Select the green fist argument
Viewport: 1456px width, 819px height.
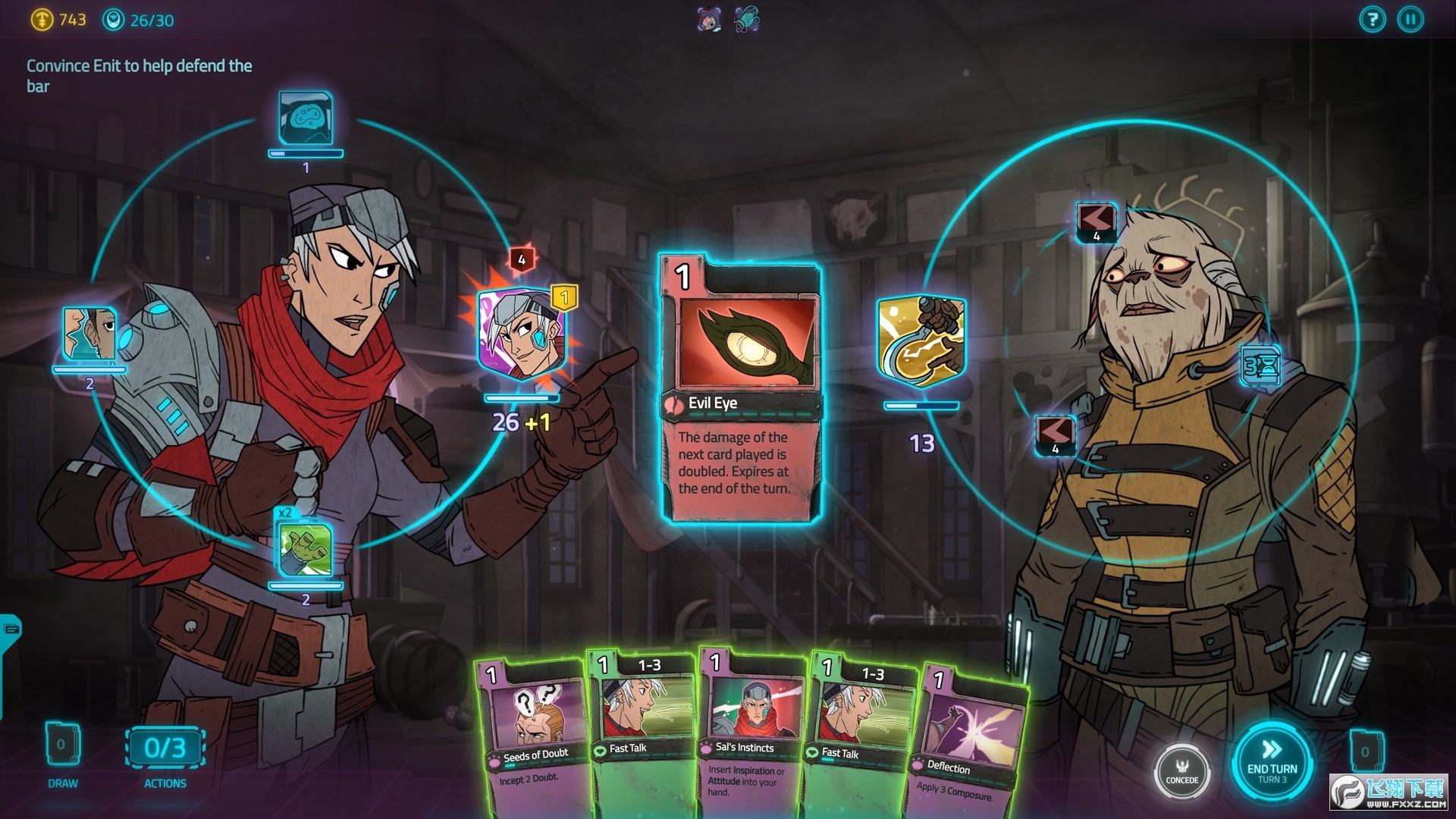pyautogui.click(x=305, y=550)
